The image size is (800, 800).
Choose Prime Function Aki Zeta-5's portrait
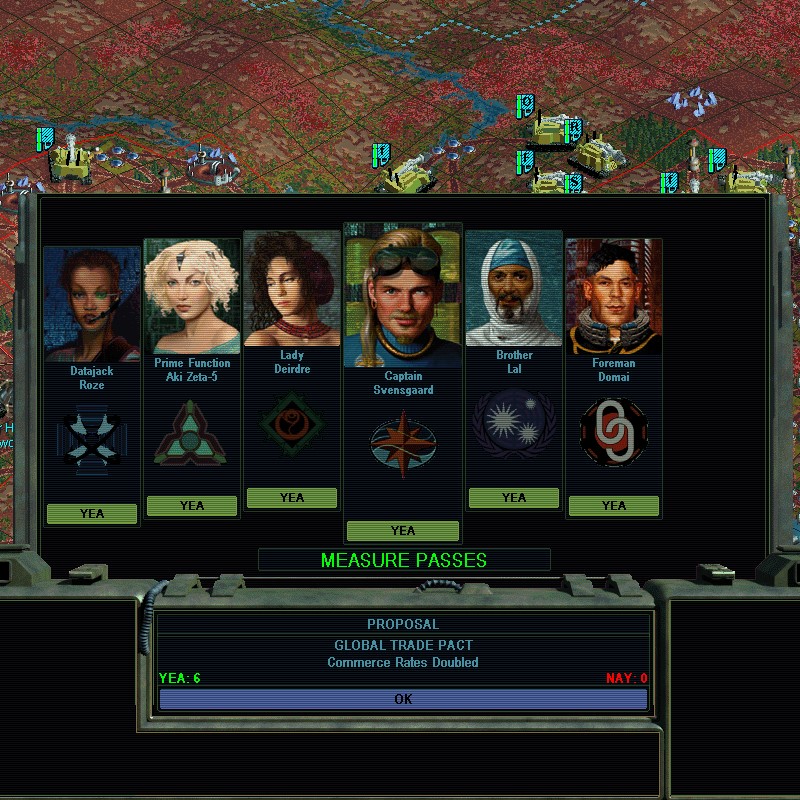click(192, 297)
